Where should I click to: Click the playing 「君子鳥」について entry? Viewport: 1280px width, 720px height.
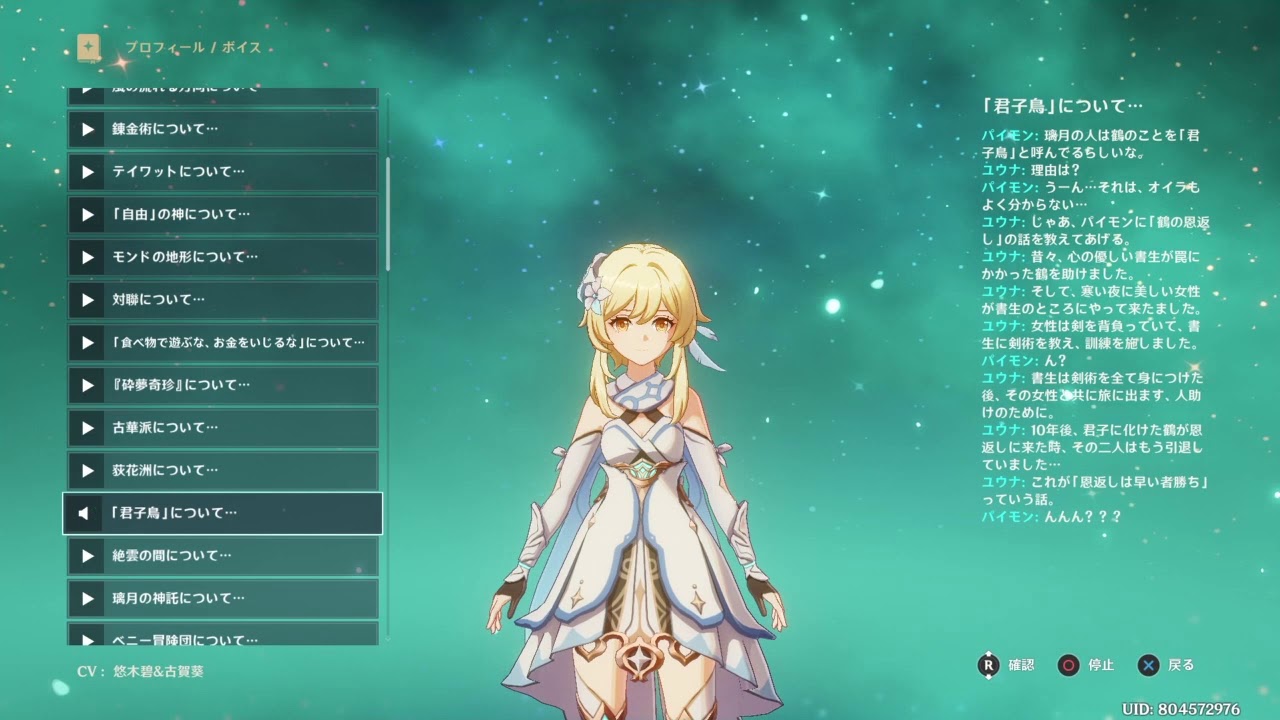coord(222,513)
